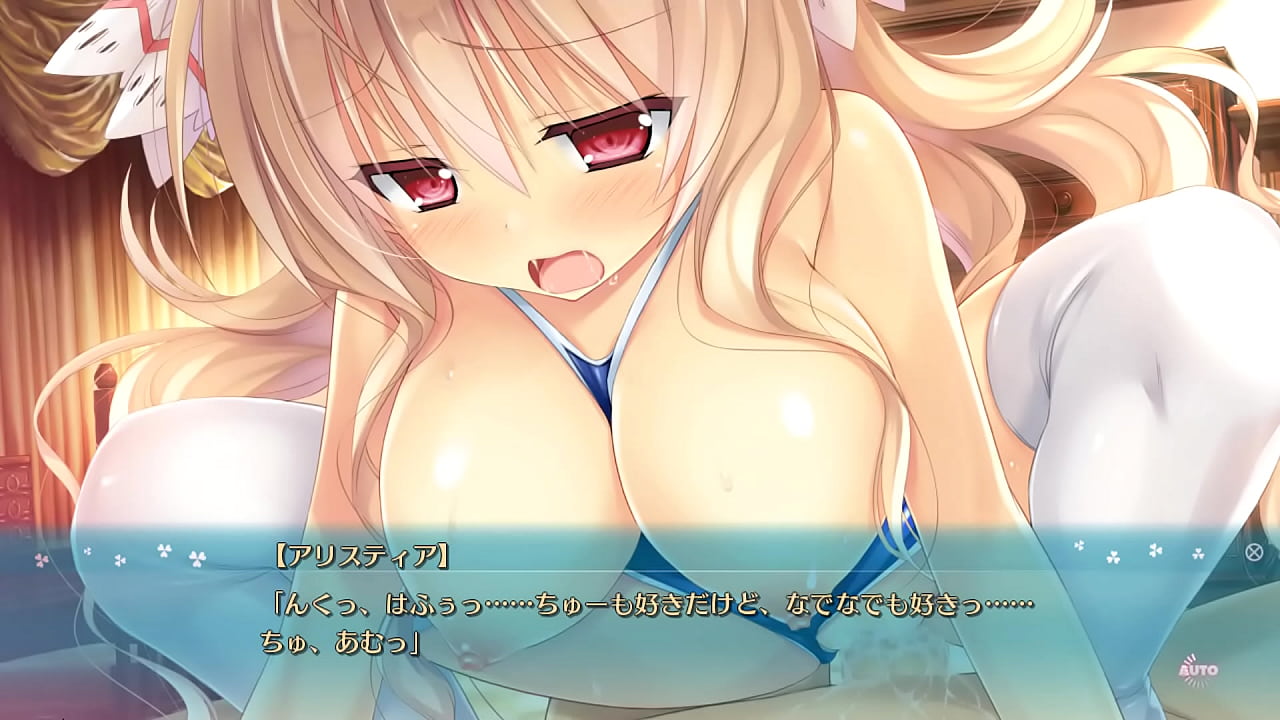1280x720 pixels.
Task: Click the largest clover icon near the name plate
Action: [x=196, y=558]
